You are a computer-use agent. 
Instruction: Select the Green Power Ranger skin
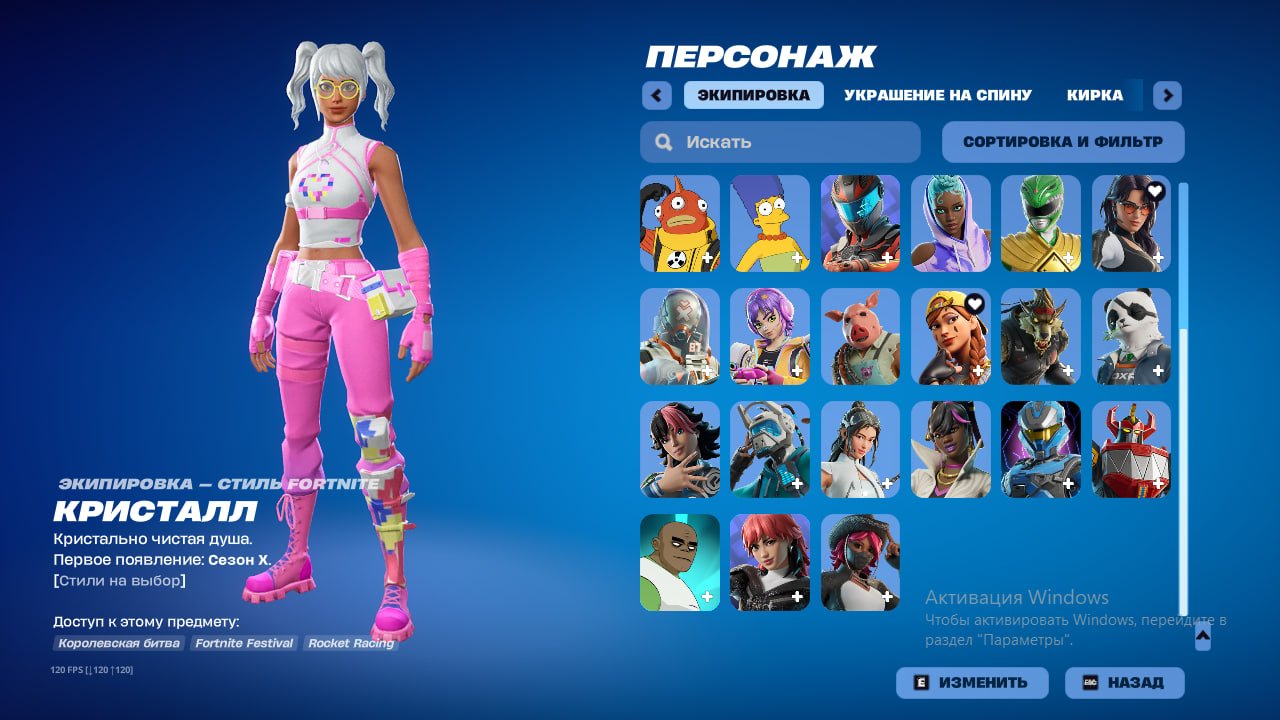tap(1040, 223)
